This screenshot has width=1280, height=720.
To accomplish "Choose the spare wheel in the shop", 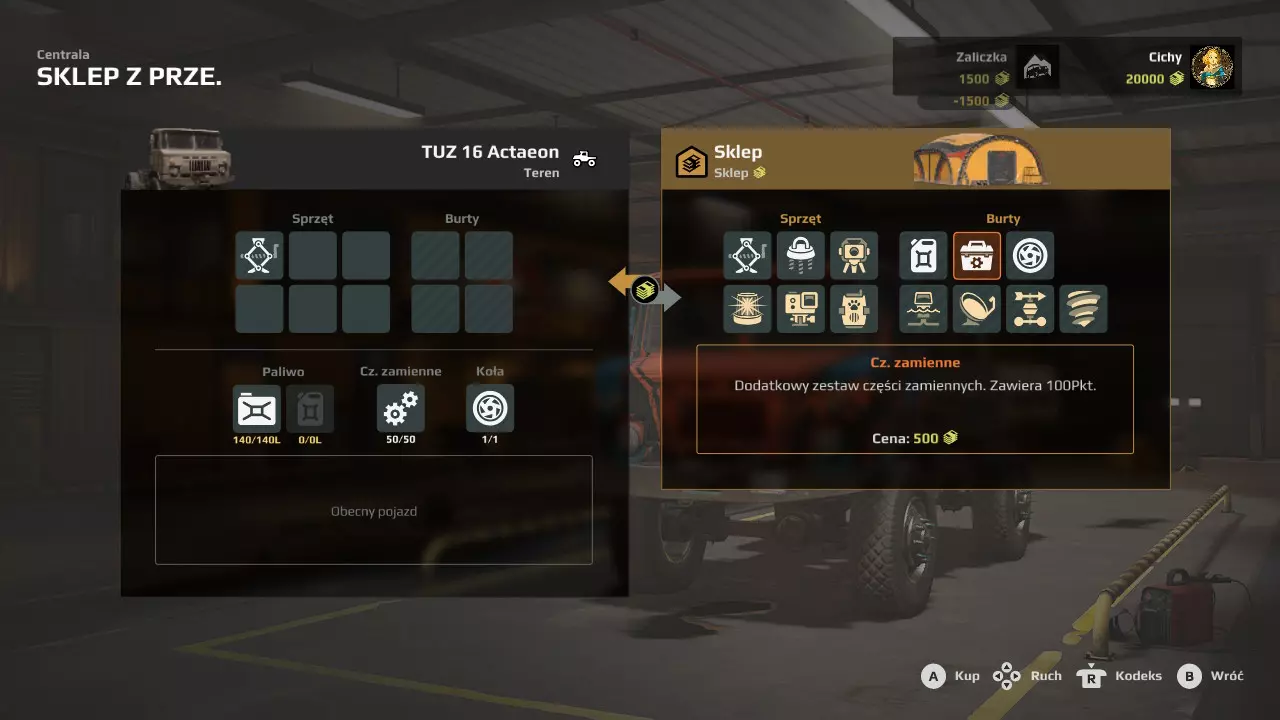I will pos(1030,256).
